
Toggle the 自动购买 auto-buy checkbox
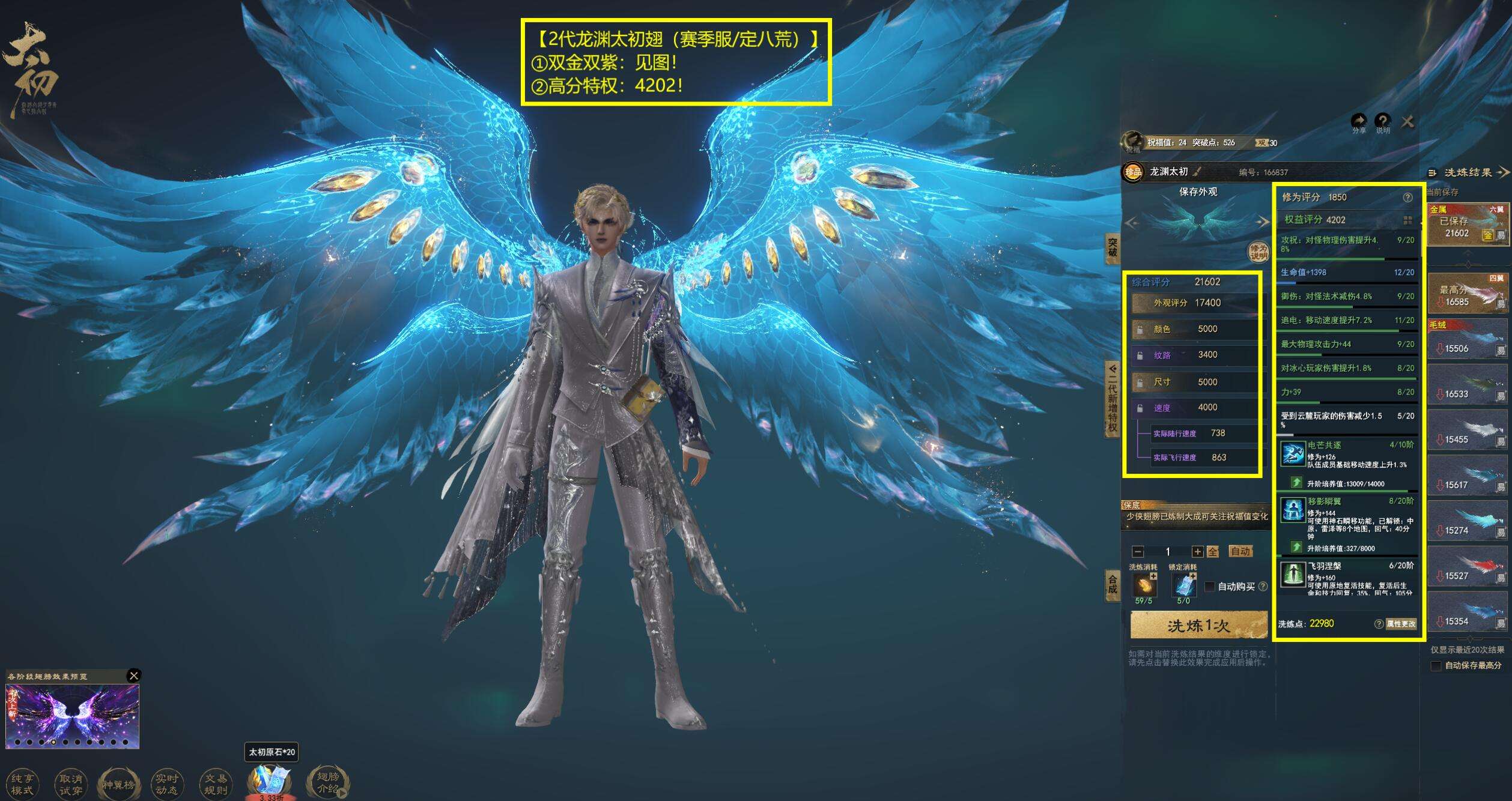point(1210,586)
